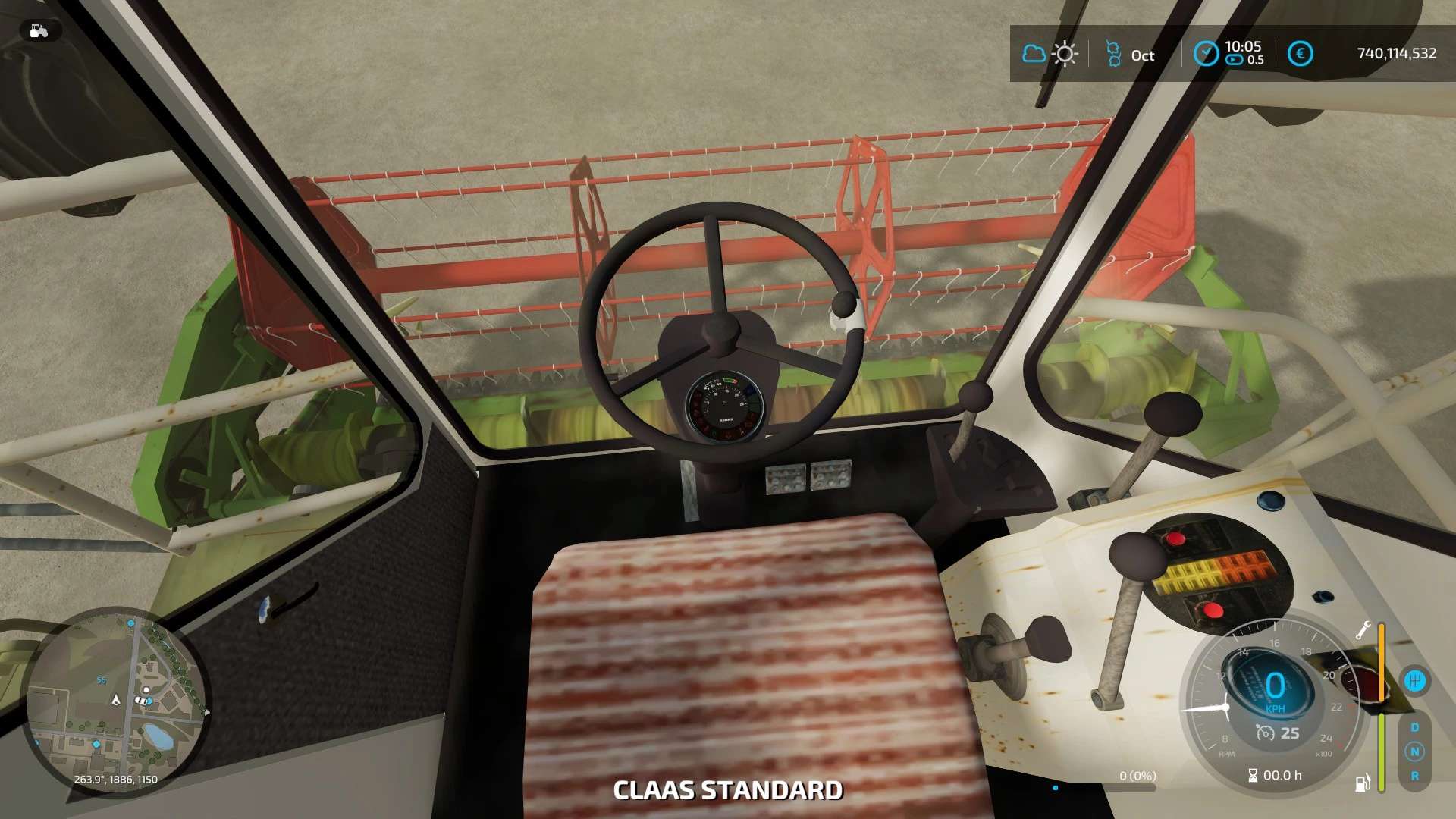Select the euro currency icon

pyautogui.click(x=1300, y=54)
